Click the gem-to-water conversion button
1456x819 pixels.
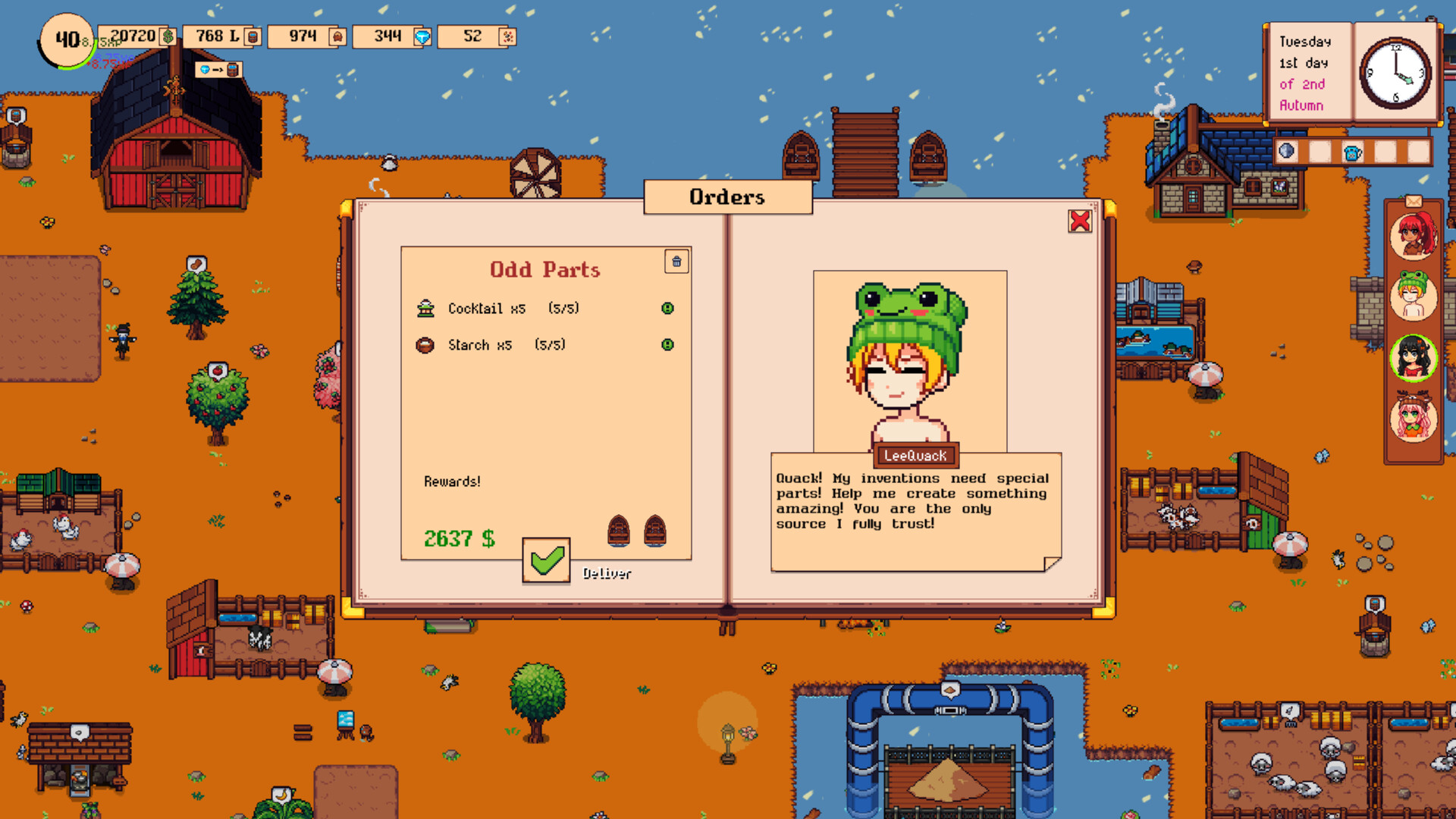(218, 70)
